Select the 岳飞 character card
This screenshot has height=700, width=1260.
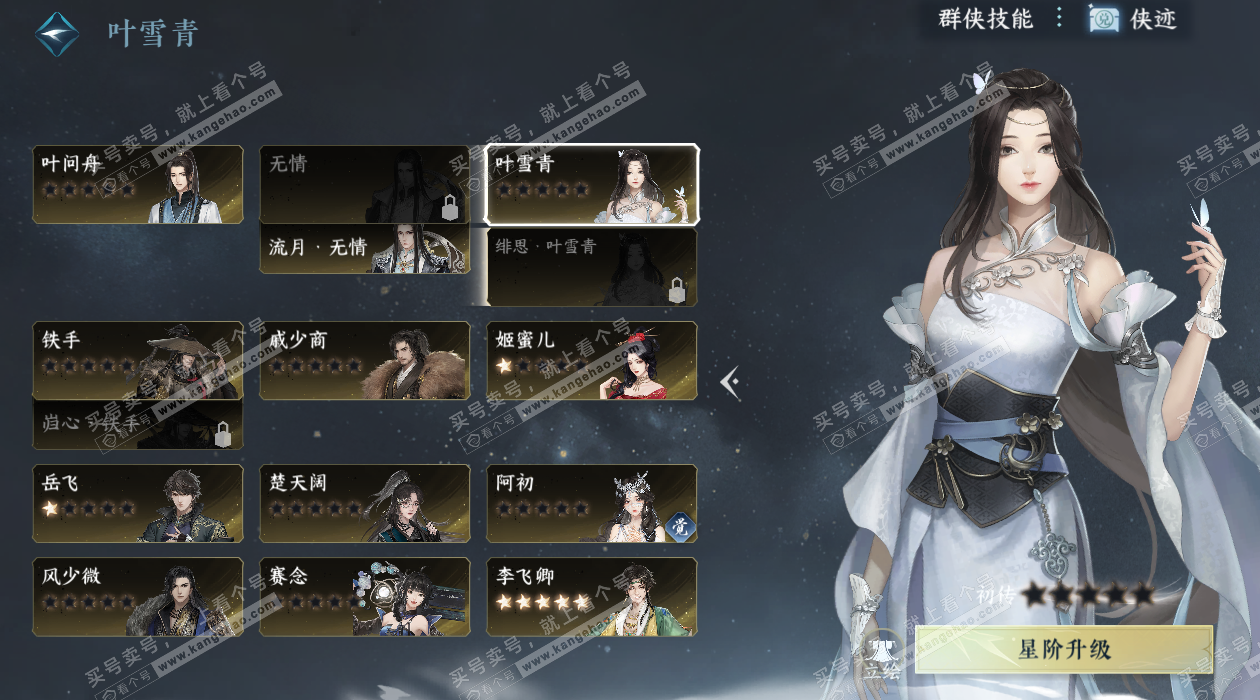(138, 503)
